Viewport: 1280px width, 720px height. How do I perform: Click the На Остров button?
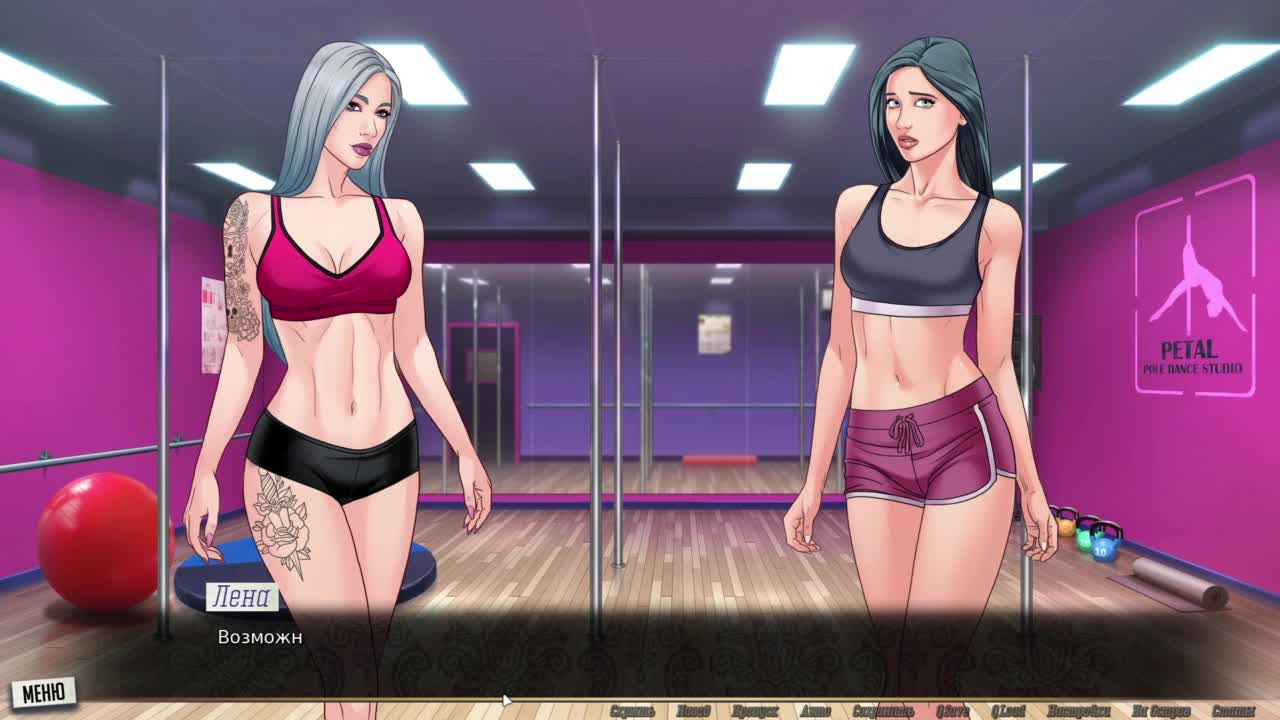(1160, 711)
